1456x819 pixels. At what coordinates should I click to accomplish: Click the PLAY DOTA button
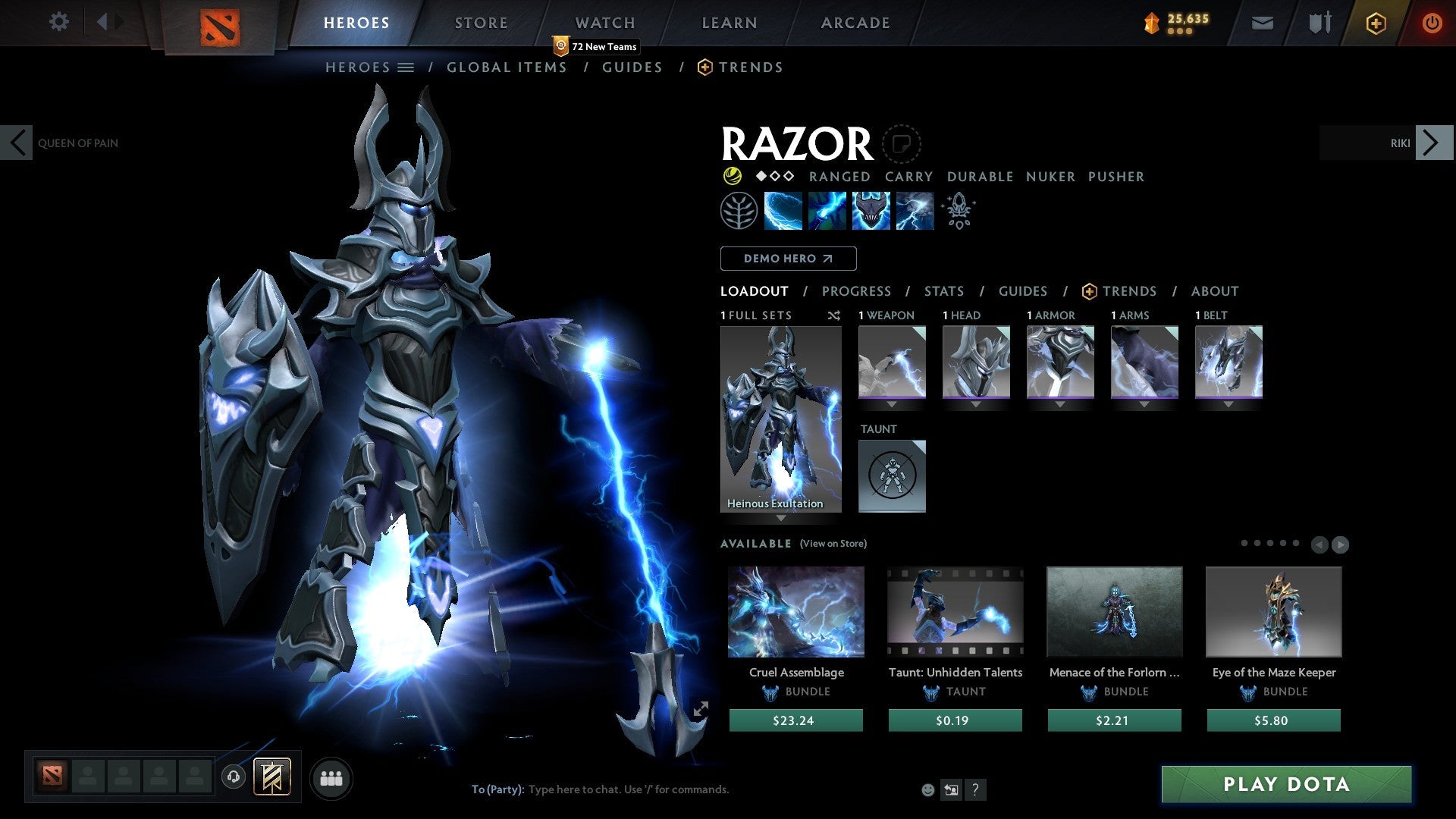coord(1285,785)
